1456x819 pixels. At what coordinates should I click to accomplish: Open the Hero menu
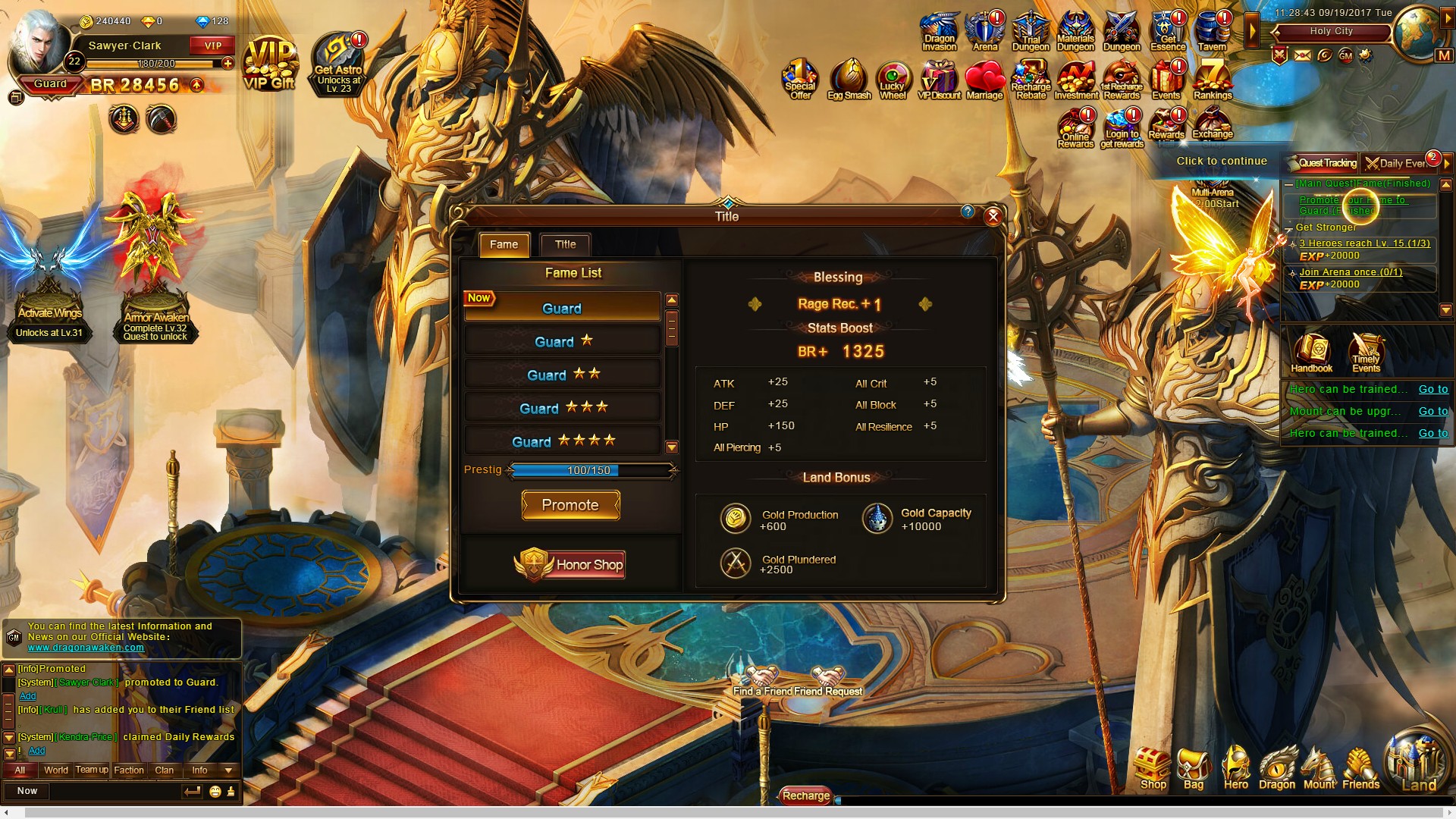point(1236,770)
